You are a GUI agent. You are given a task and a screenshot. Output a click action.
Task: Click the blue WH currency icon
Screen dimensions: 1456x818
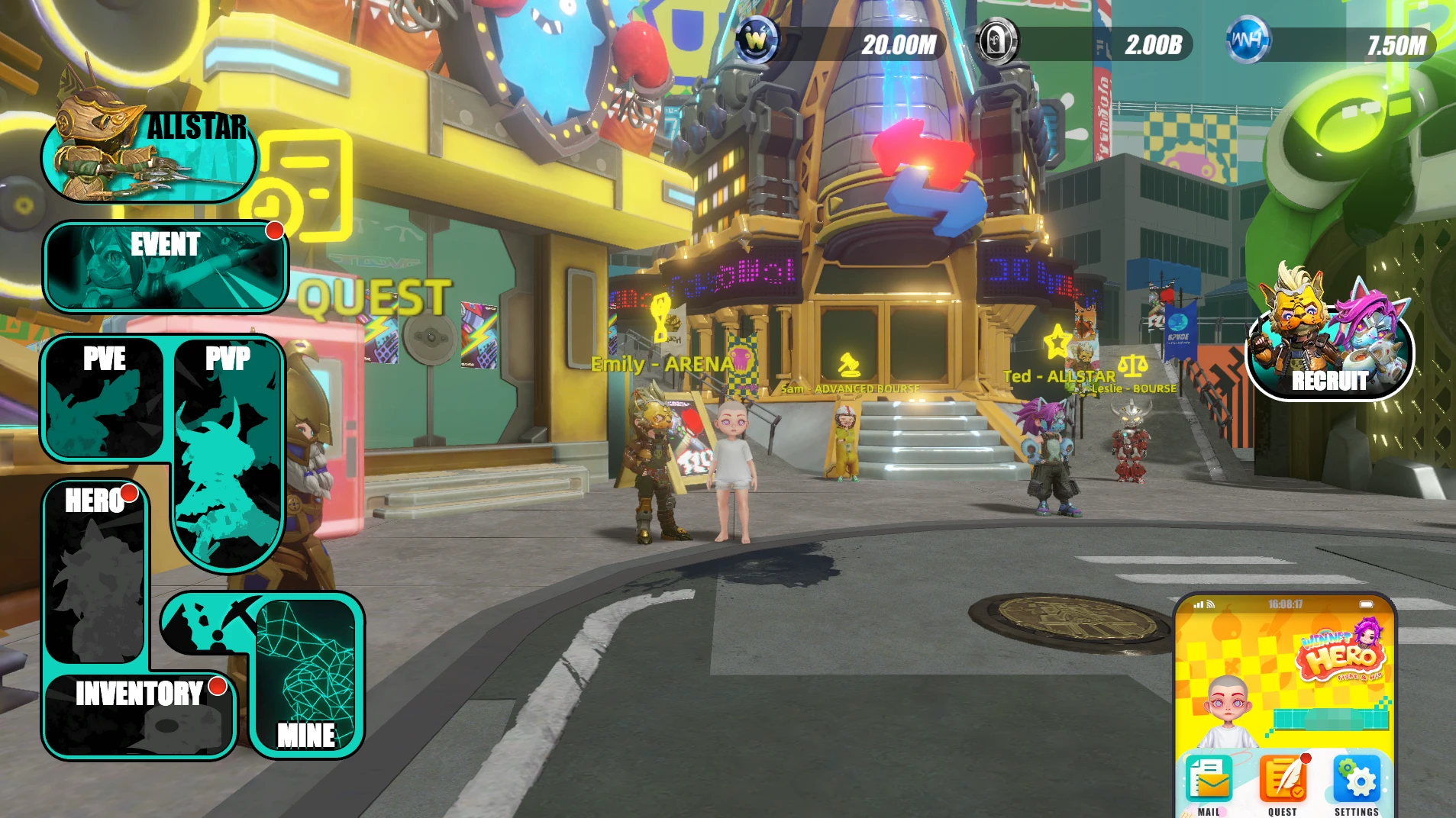pyautogui.click(x=1247, y=40)
